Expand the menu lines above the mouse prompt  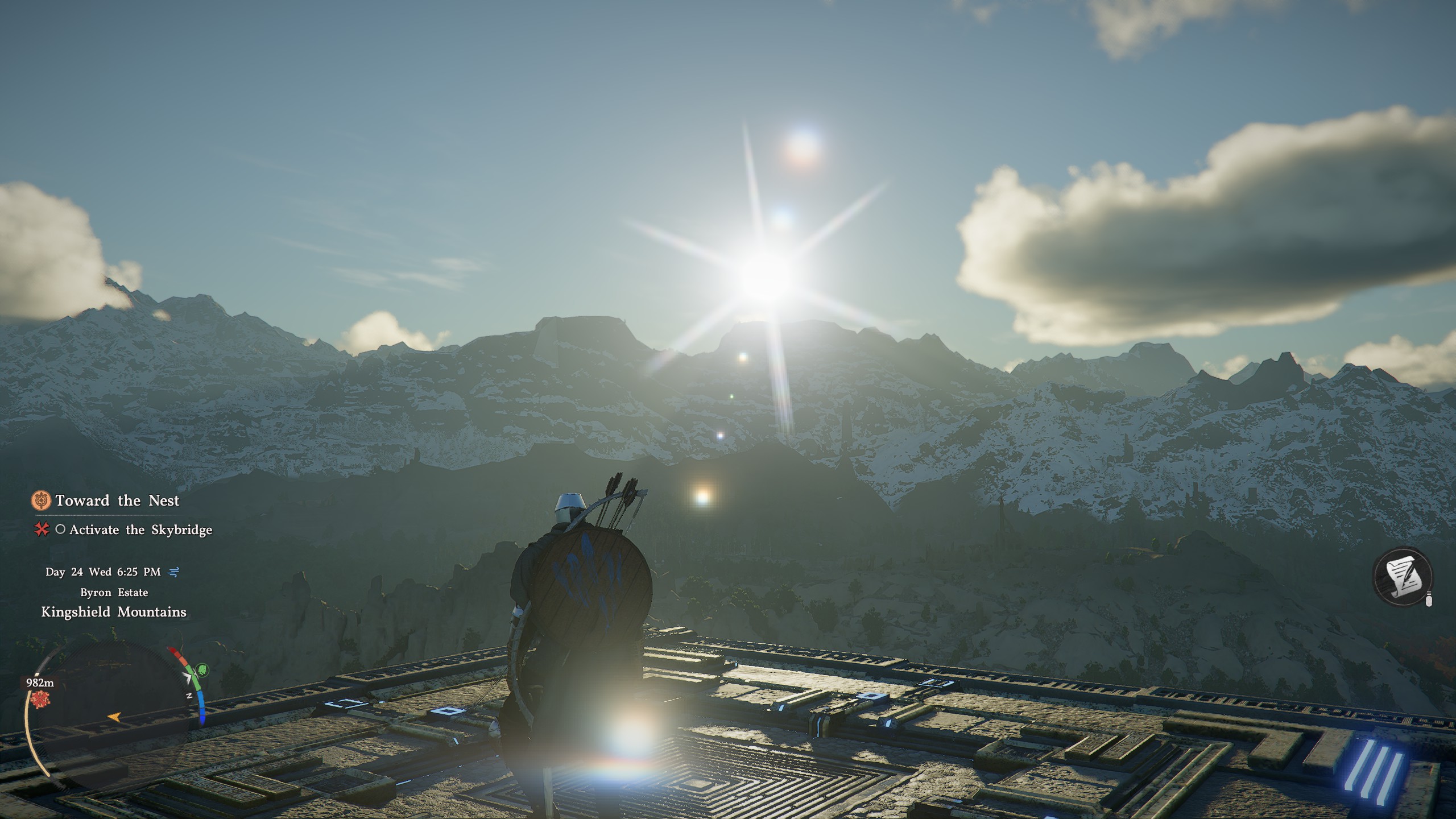(x=1429, y=593)
